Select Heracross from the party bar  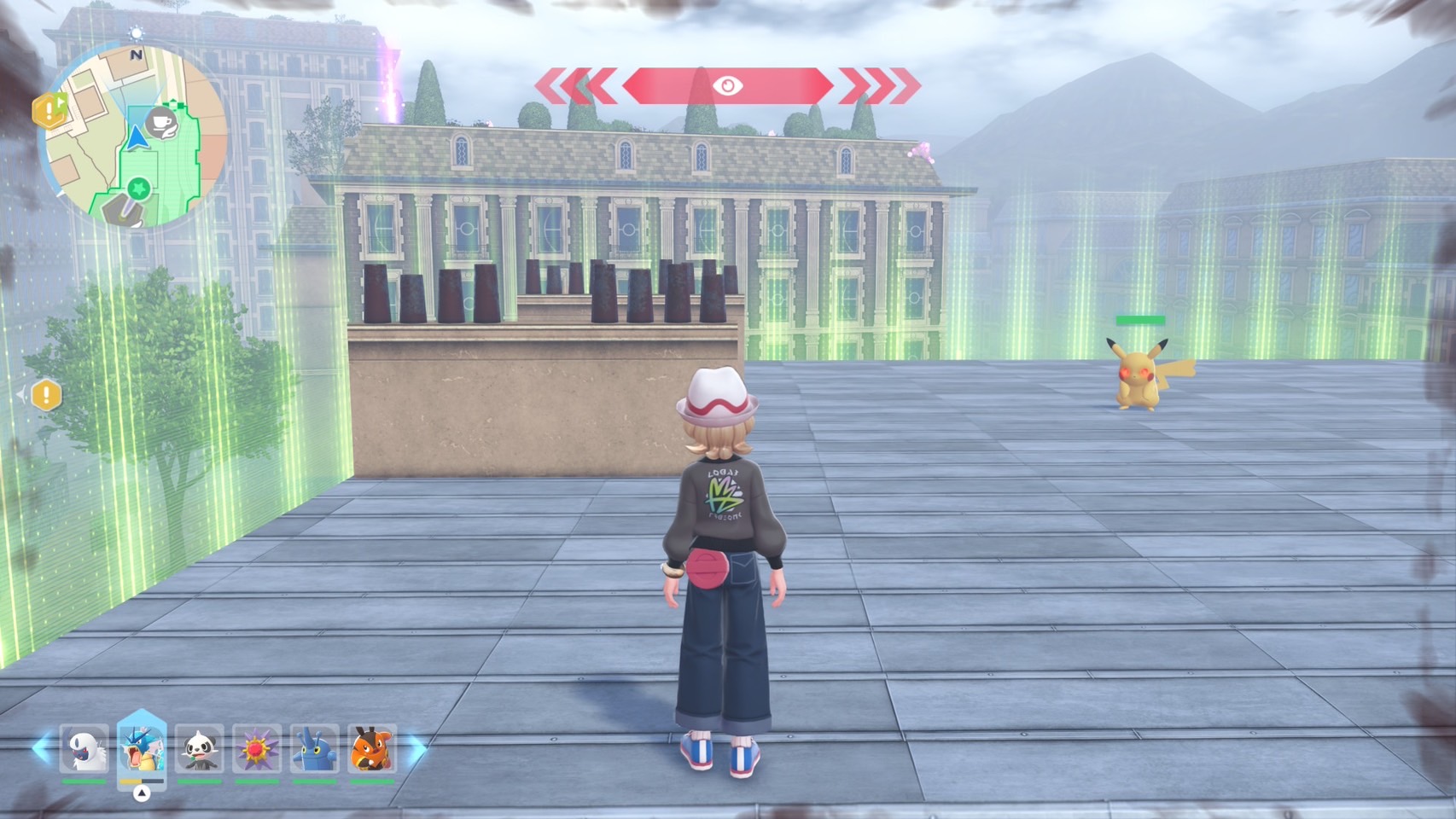tap(315, 748)
